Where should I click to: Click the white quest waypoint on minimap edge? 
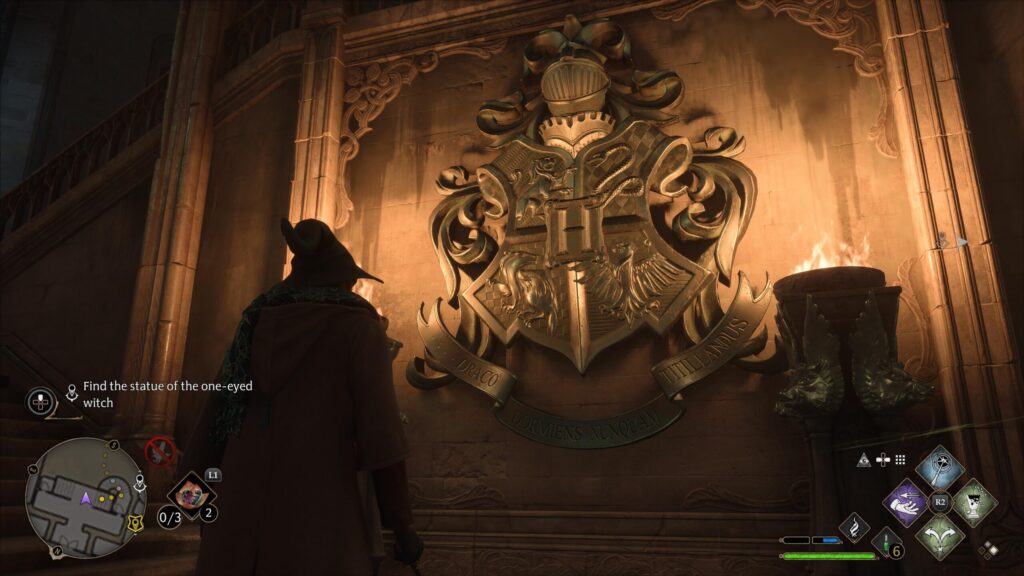click(x=140, y=481)
